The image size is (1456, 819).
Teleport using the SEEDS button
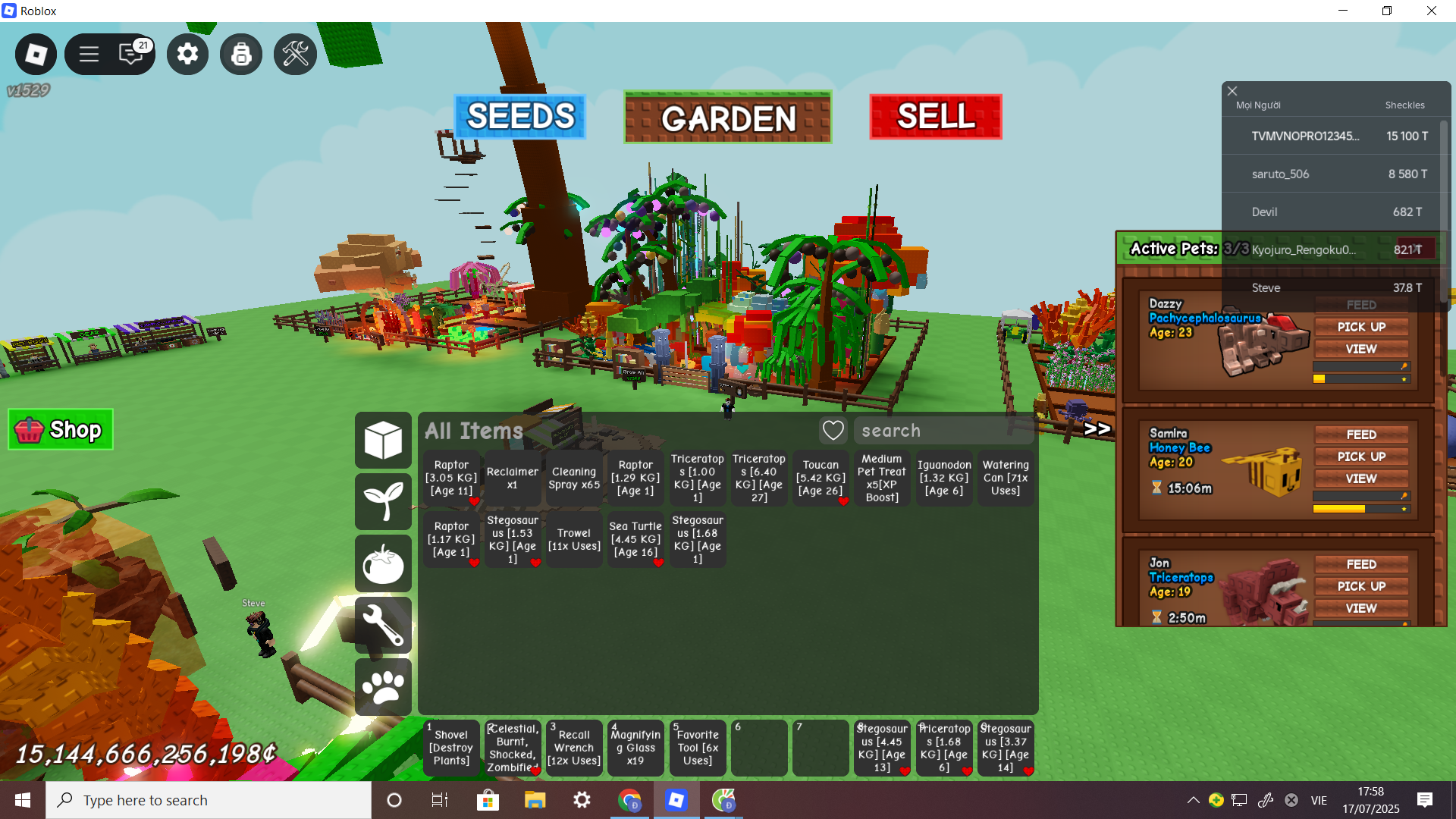coord(520,117)
